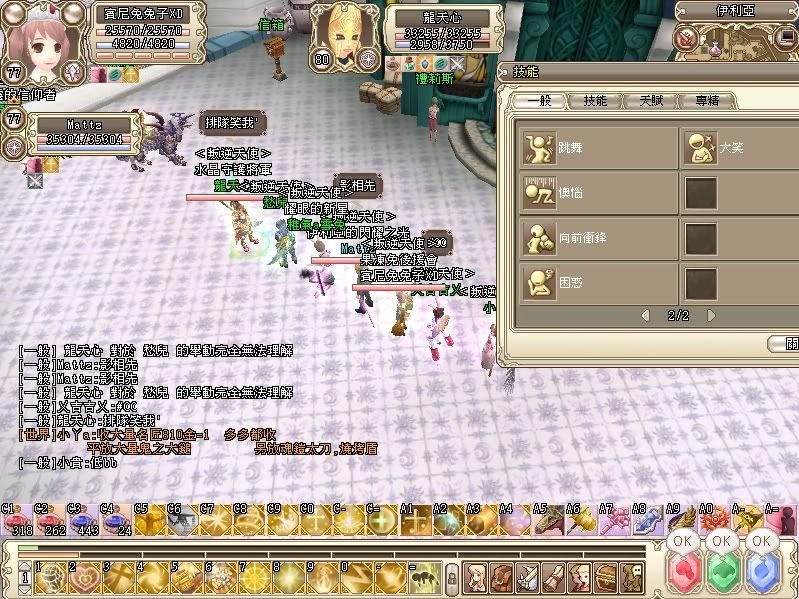Screen dimensions: 799x599
Task: Use the blue potion in slot C3
Action: tap(80, 522)
